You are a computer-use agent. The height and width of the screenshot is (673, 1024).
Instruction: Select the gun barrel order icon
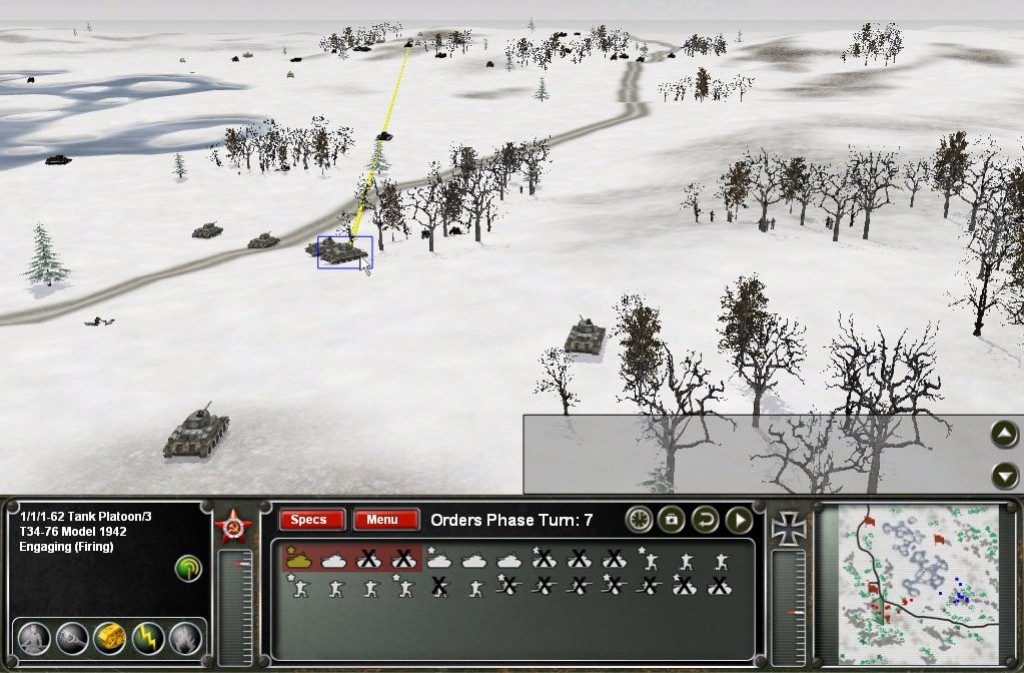coord(71,637)
